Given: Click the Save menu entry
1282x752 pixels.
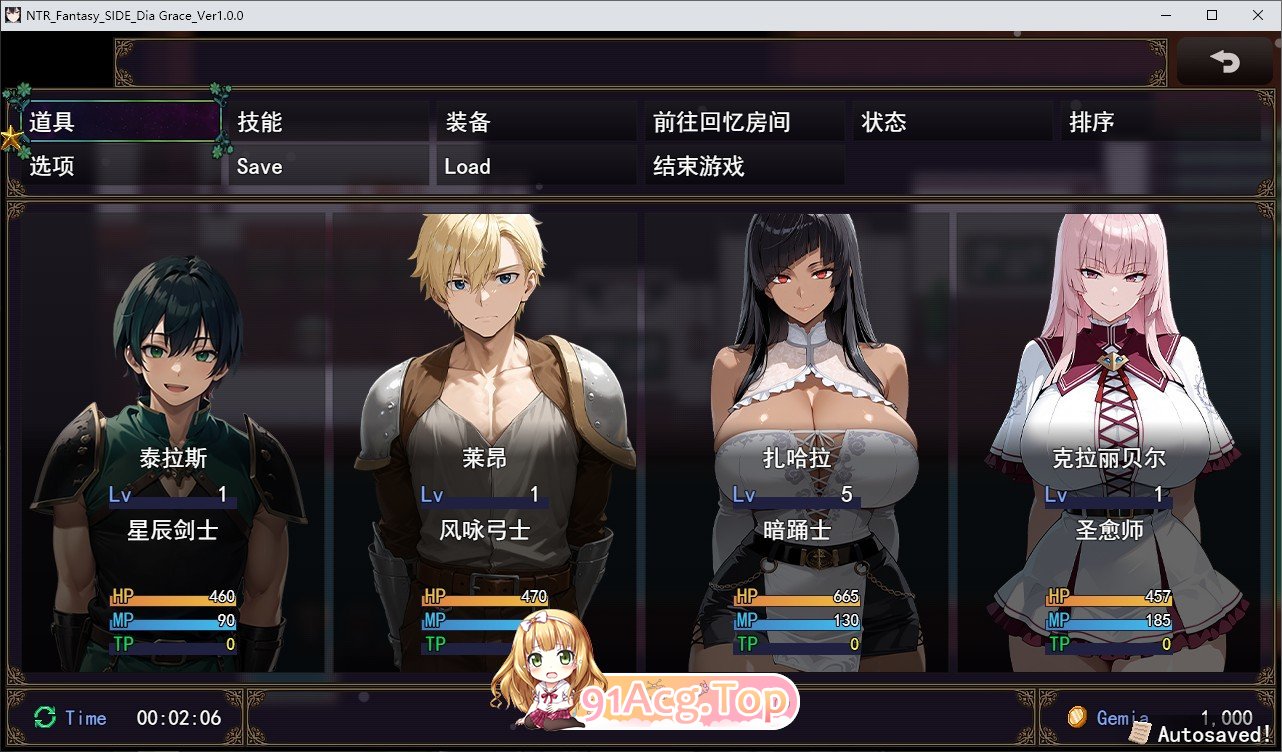Looking at the screenshot, I should [328, 166].
